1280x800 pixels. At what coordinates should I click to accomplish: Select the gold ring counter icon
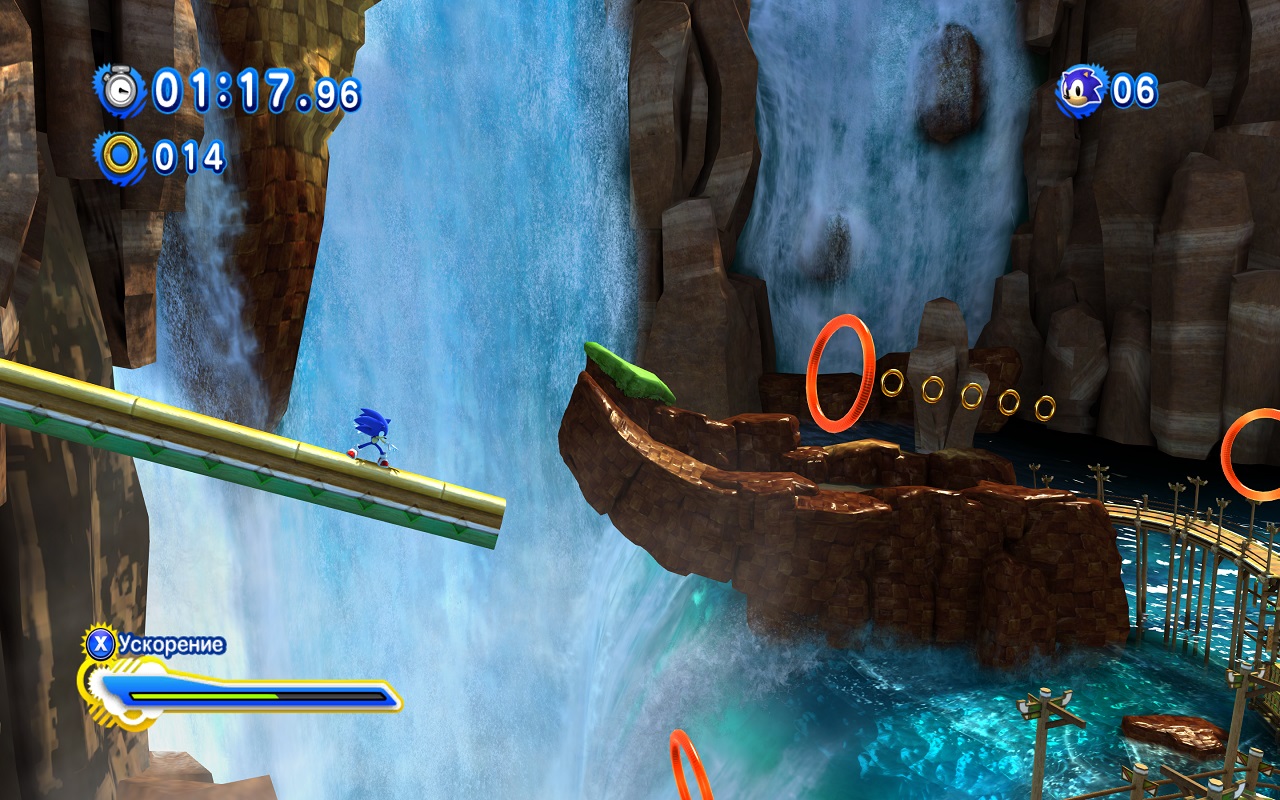coord(121,157)
